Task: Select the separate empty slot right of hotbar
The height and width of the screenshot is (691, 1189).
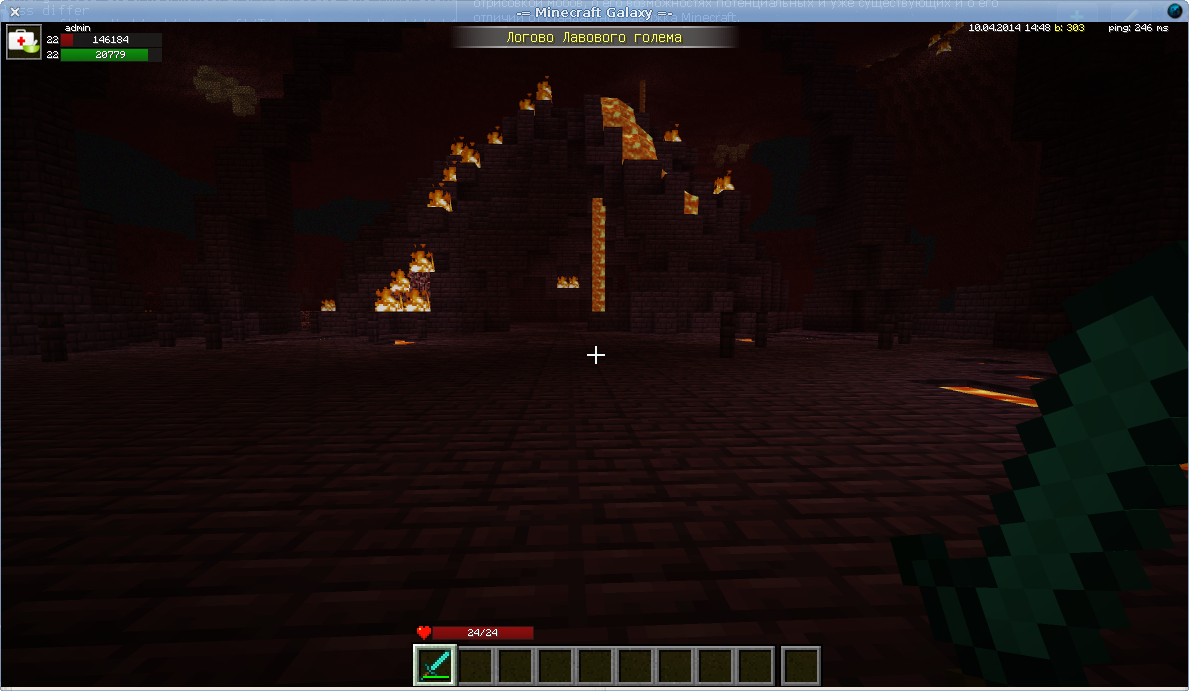Action: (800, 666)
